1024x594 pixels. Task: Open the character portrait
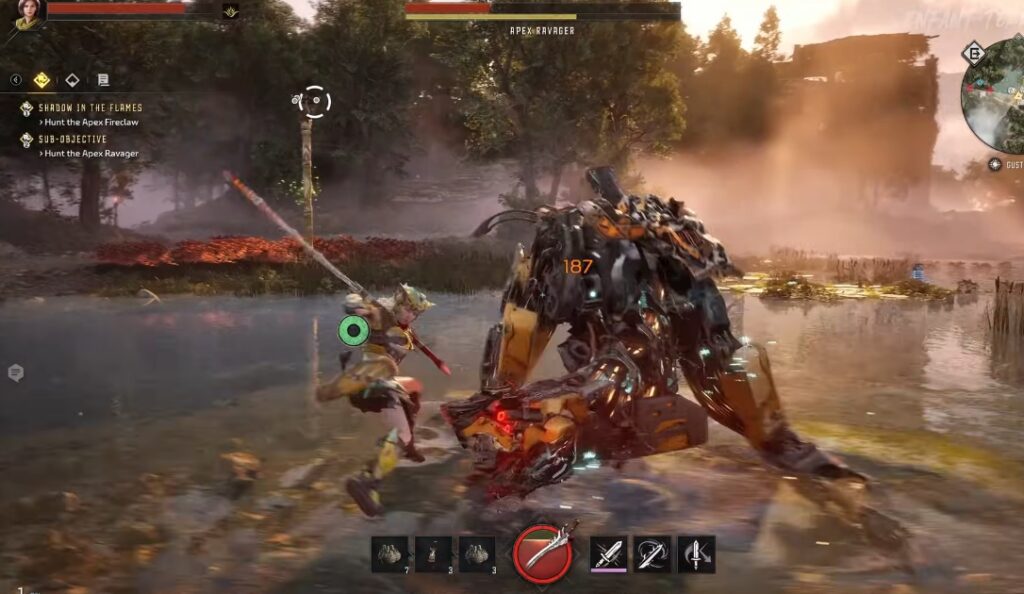tap(27, 13)
